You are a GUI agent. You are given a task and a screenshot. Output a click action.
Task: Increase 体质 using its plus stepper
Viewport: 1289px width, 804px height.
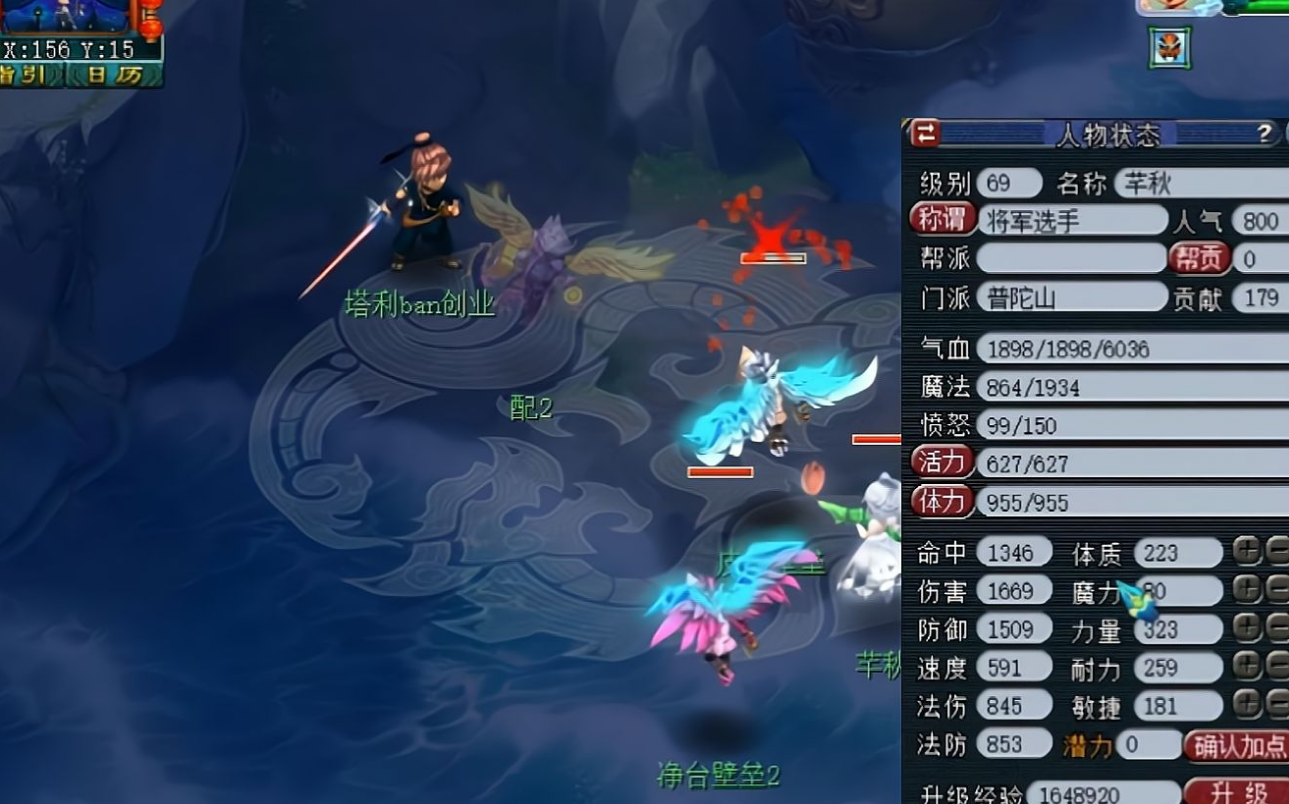pos(1246,551)
